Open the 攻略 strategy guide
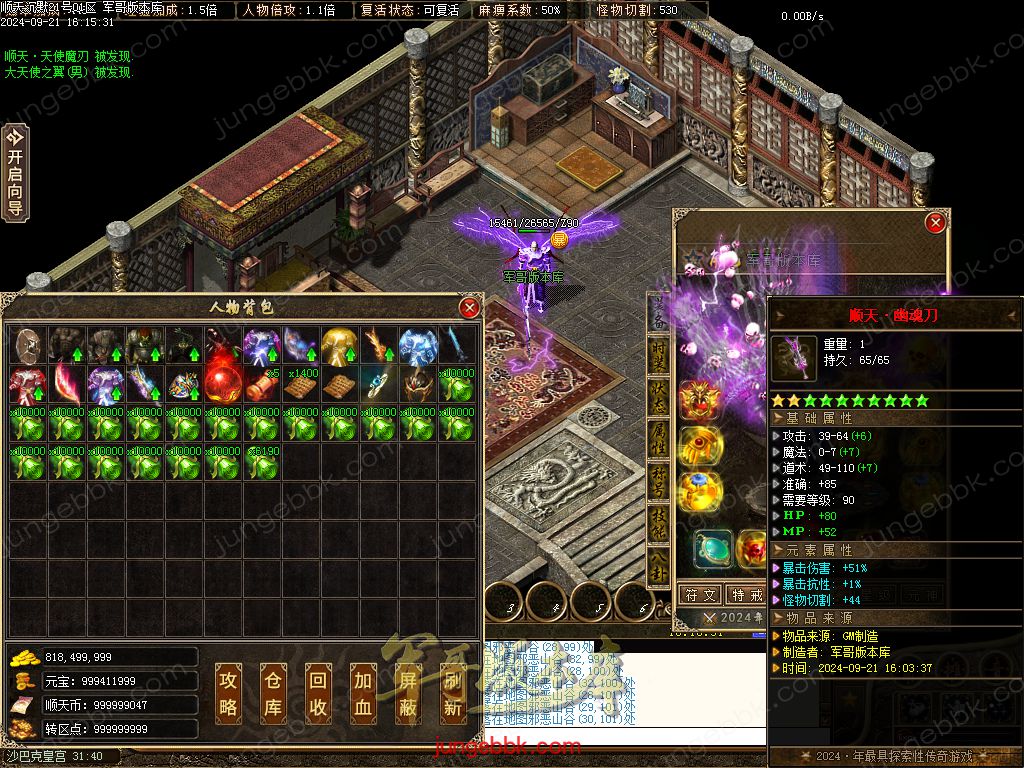This screenshot has width=1024, height=768. [229, 694]
